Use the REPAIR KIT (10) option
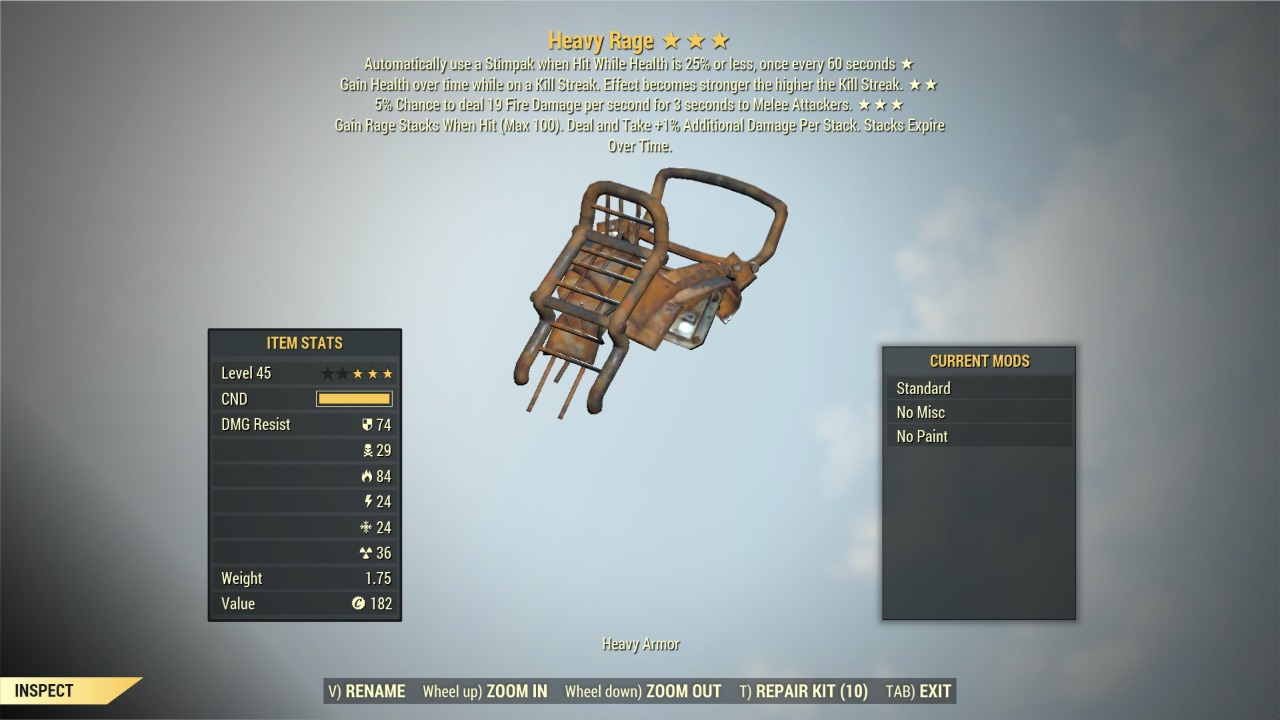 804,691
